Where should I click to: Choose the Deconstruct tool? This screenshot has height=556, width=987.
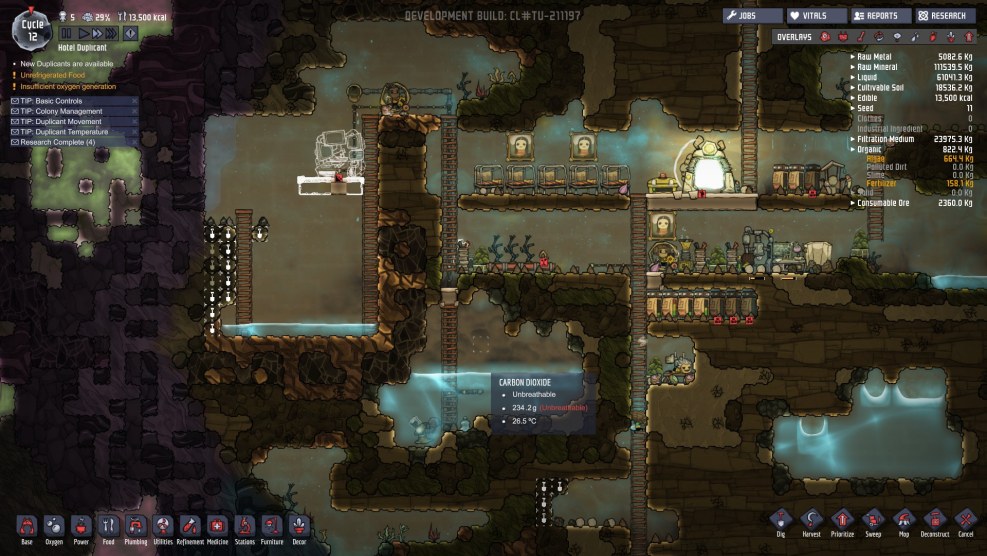click(x=935, y=521)
